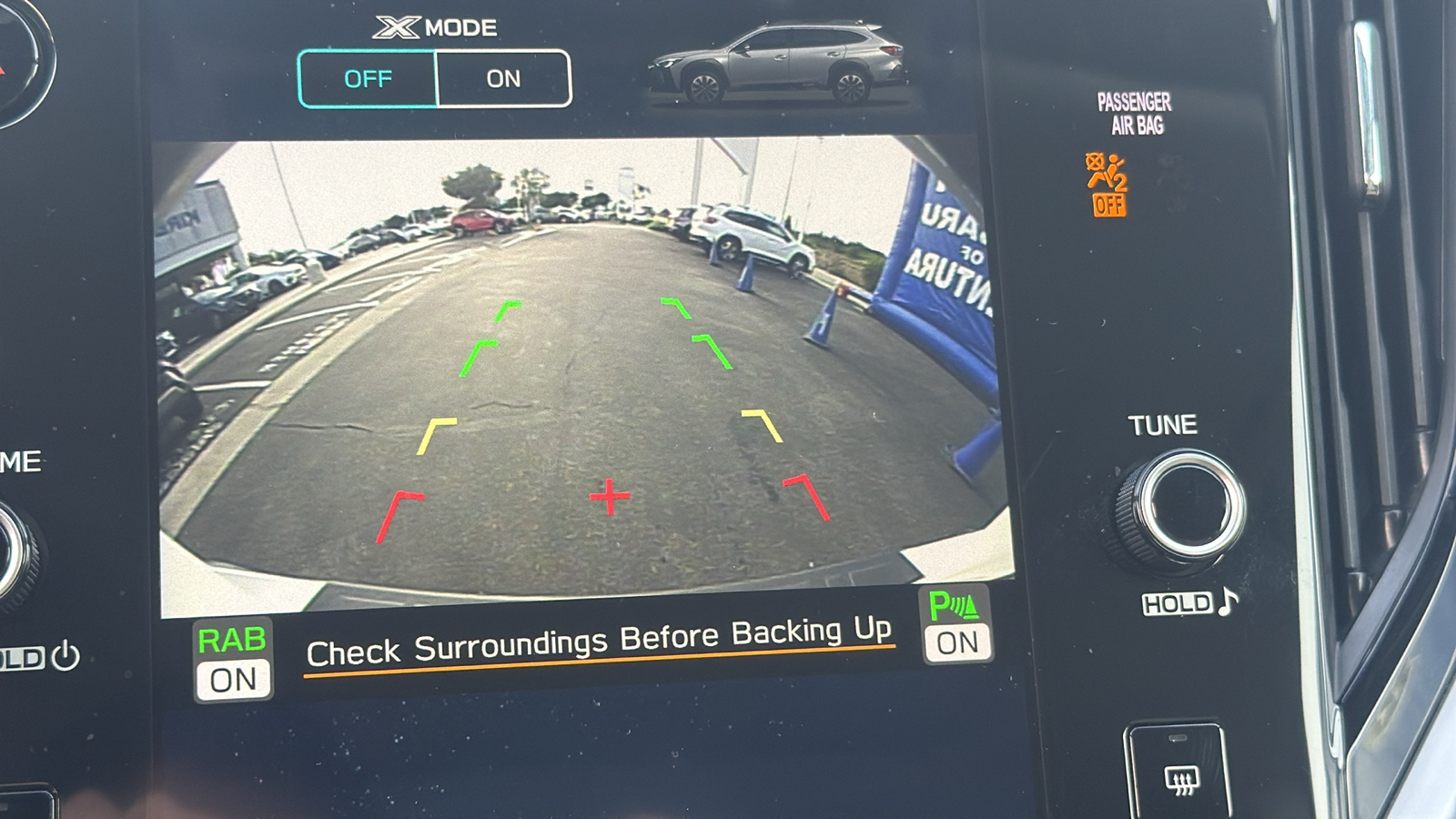Toggle the RAB ON setting
This screenshot has height=819, width=1456.
233,661
